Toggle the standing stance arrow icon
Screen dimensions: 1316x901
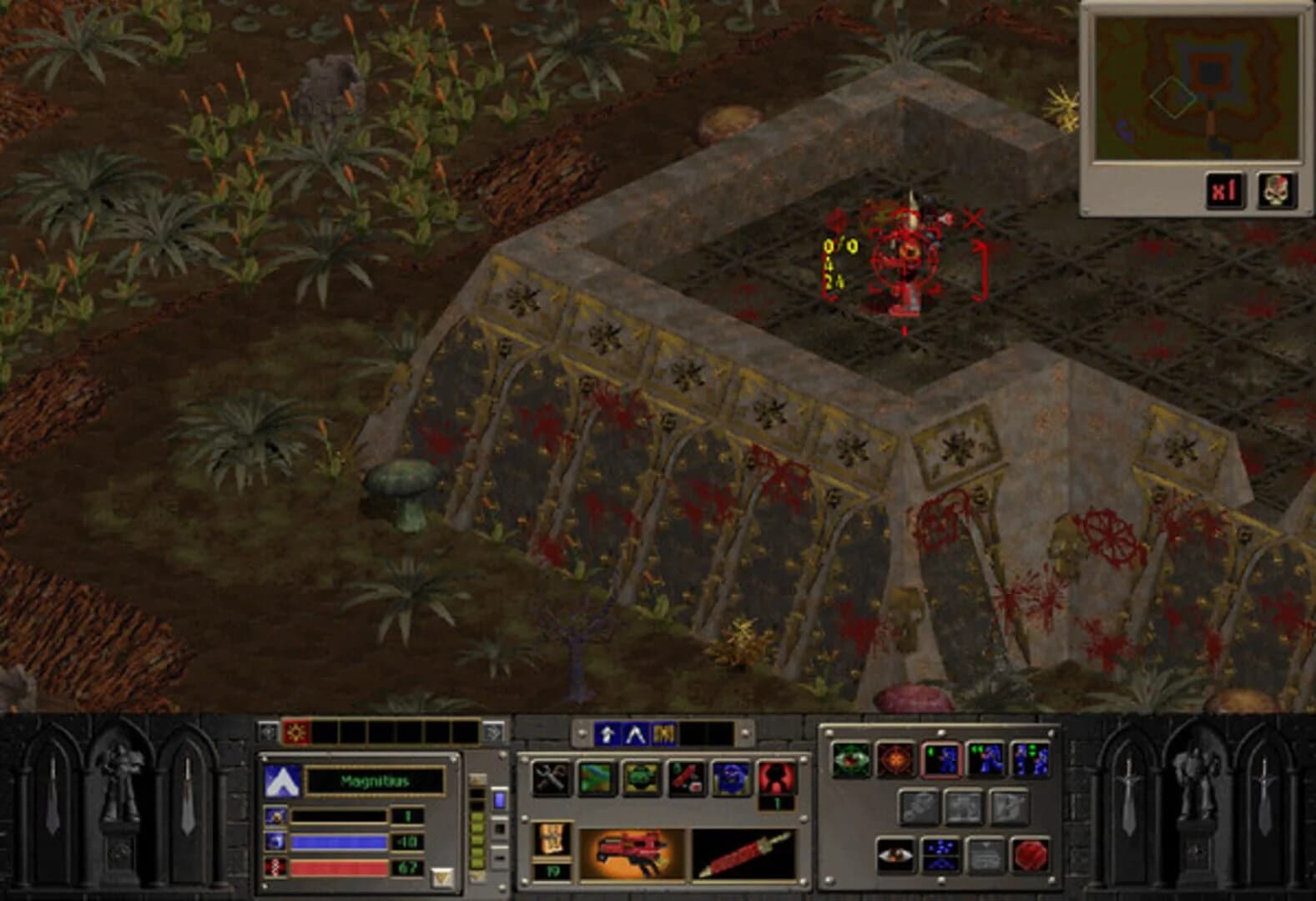point(608,734)
